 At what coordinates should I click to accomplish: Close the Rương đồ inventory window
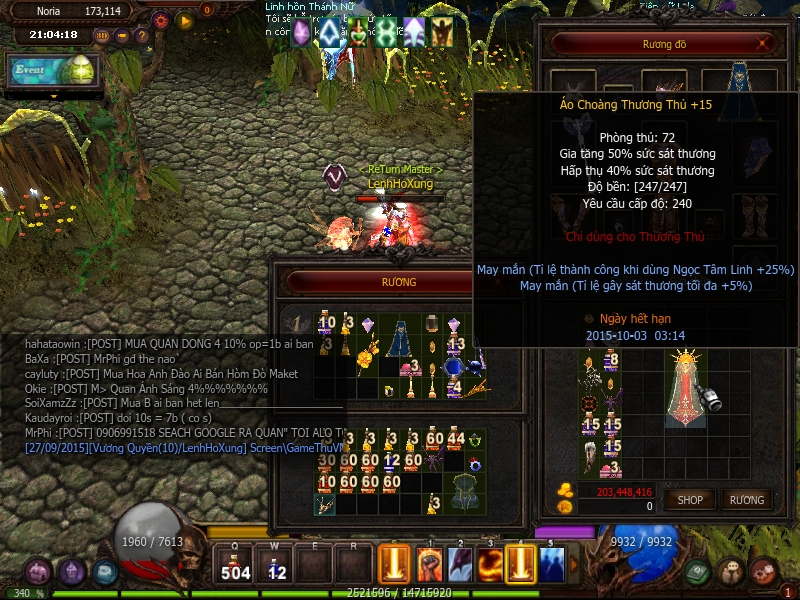click(765, 44)
